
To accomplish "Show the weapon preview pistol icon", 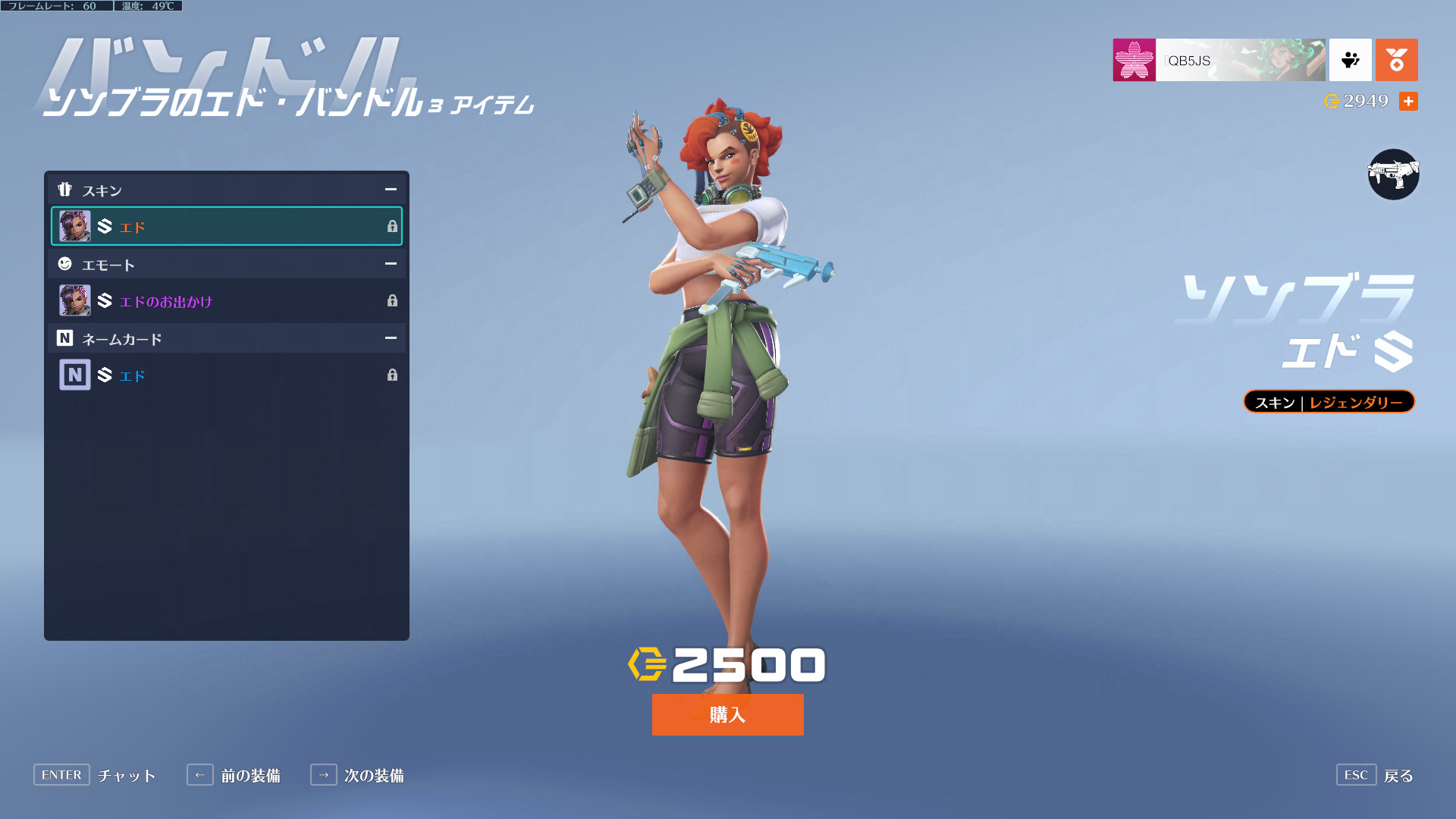I will click(x=1393, y=174).
